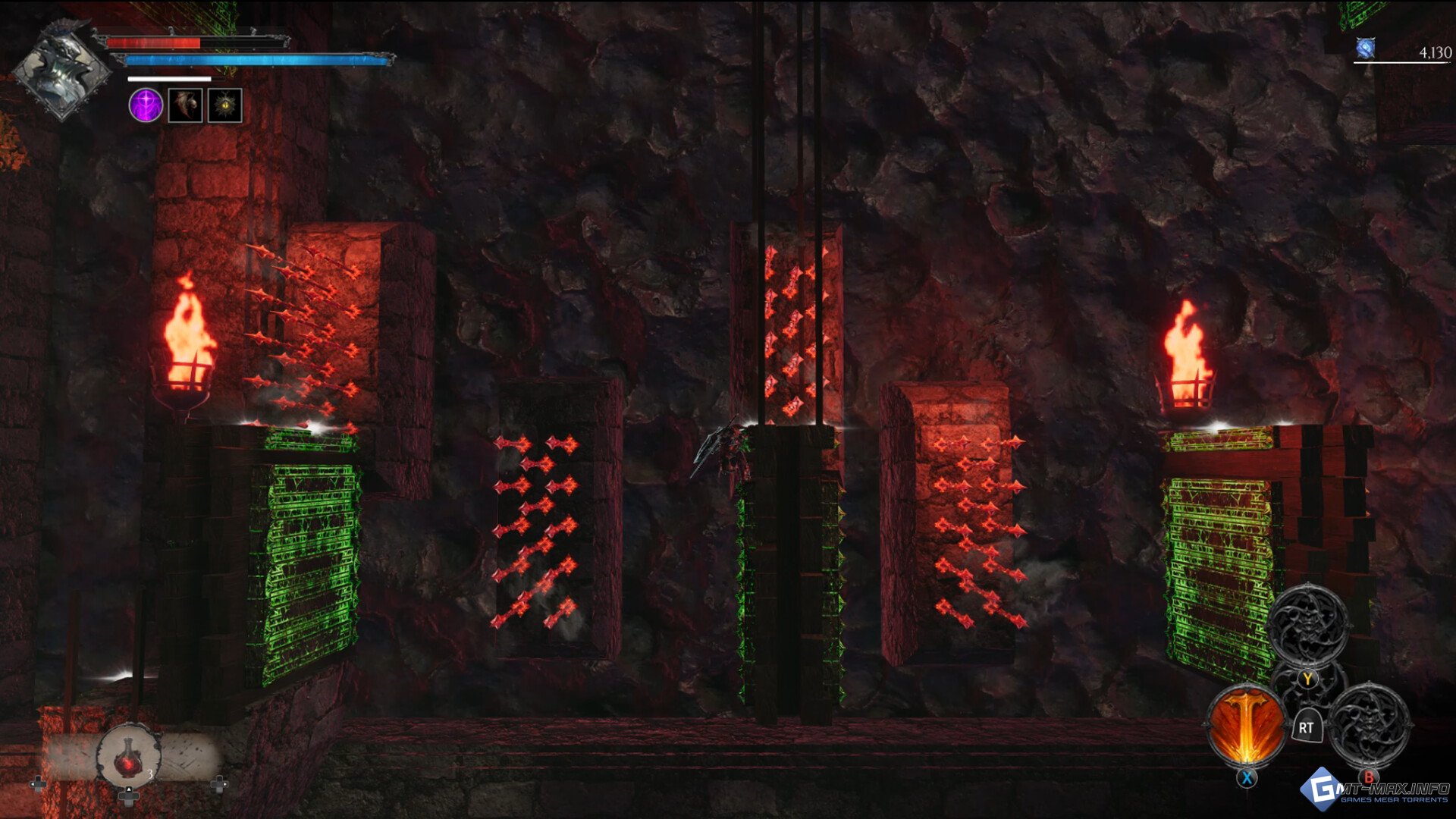Select the spiked golden eye amulet icon
This screenshot has width=1456, height=819.
[x=225, y=105]
